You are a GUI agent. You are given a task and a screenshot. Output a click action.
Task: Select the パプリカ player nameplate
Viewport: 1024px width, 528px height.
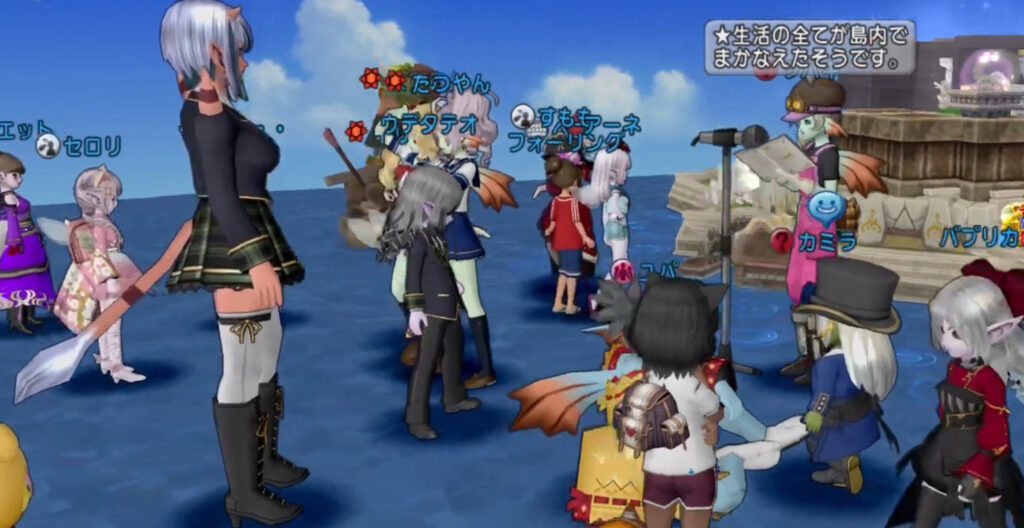[x=979, y=237]
